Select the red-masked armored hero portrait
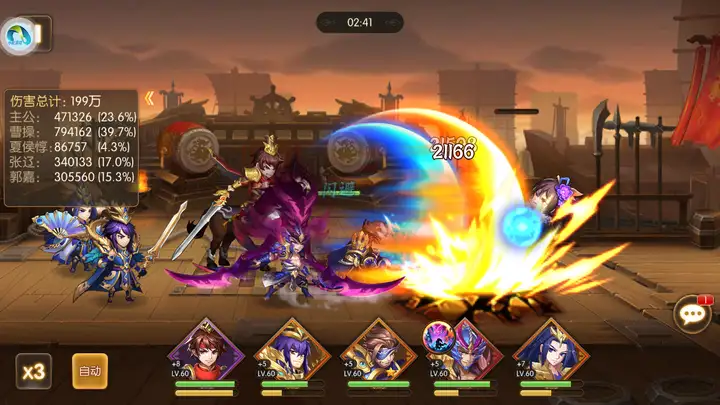720x405 pixels. point(465,346)
